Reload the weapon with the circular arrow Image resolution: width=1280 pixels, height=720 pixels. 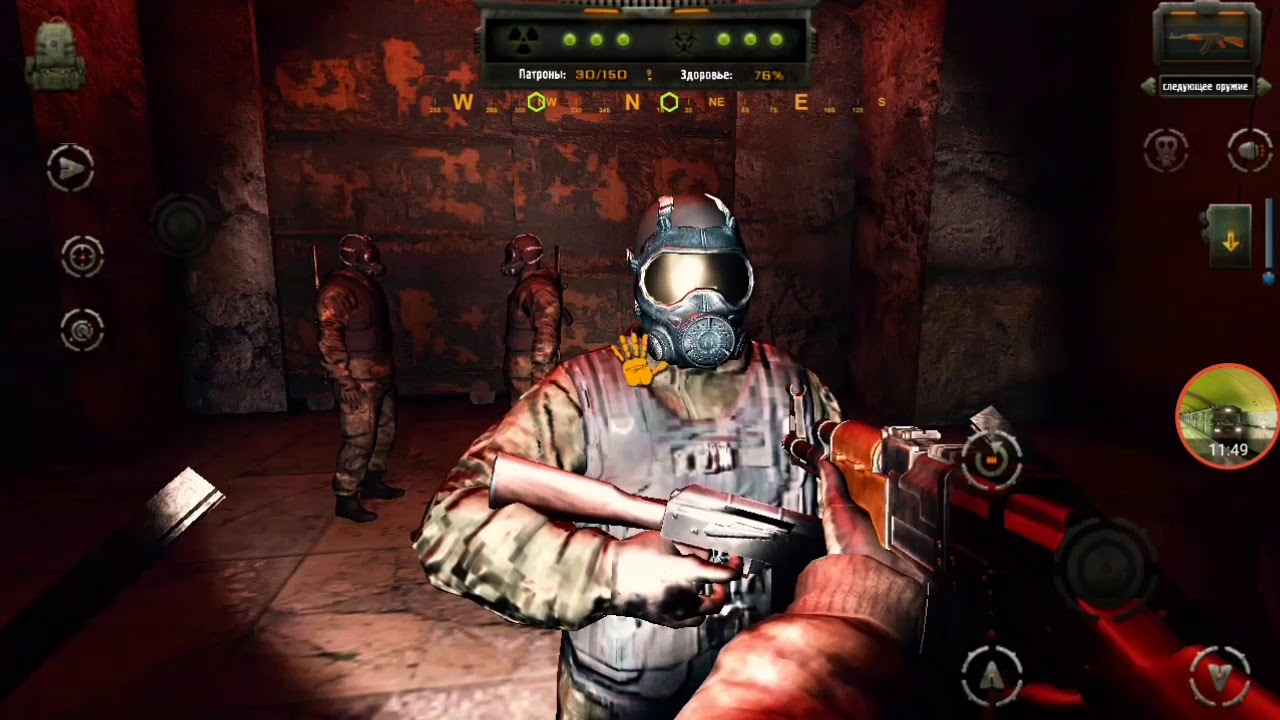(x=991, y=459)
